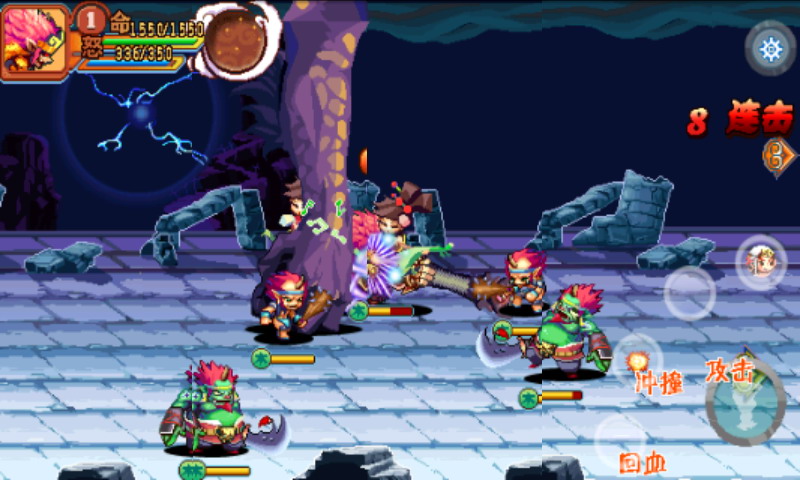The width and height of the screenshot is (800, 480).
Task: Click the orange swirl arrow tab
Action: (778, 157)
